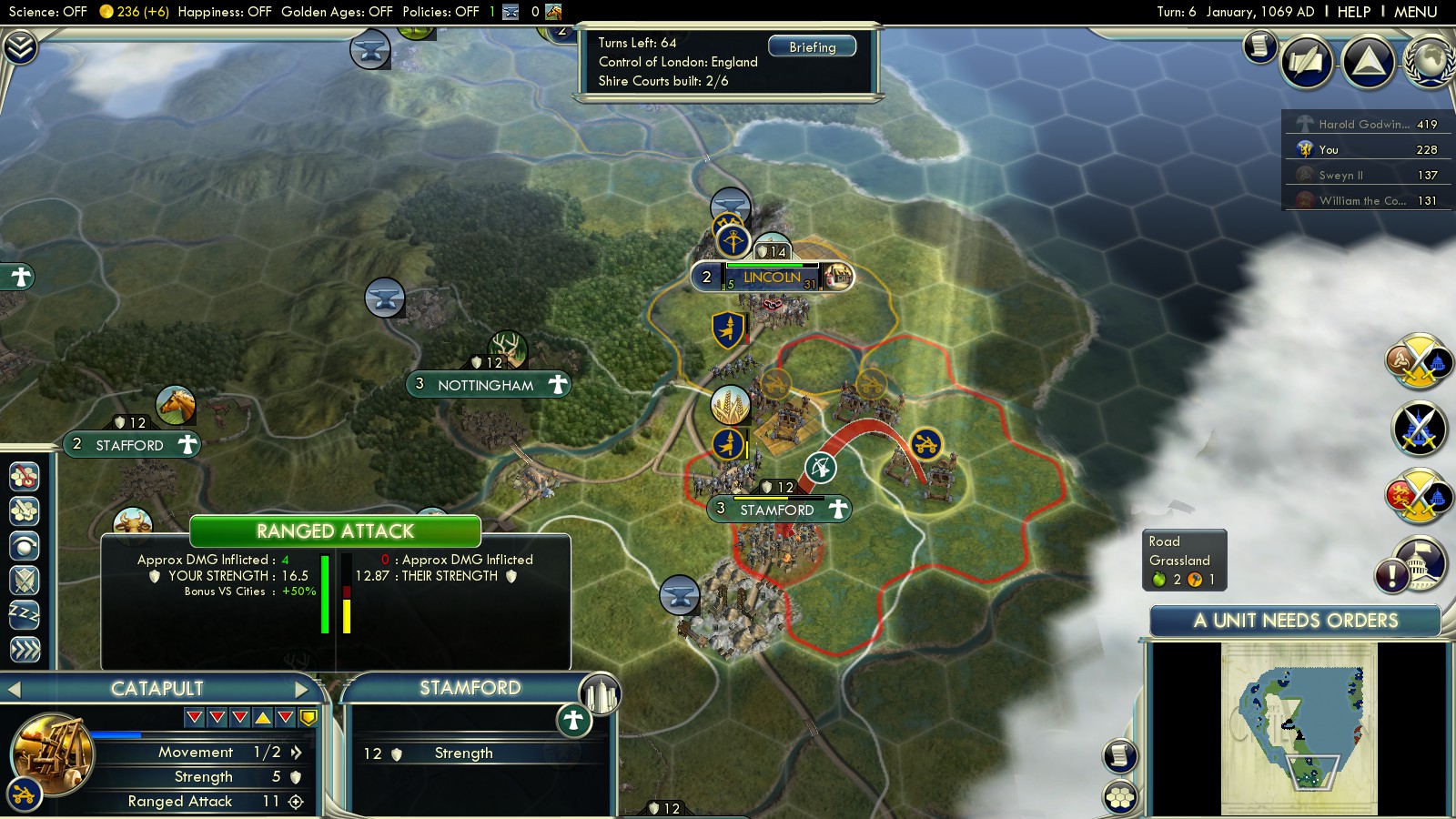Open the diplomacy globe overview
The image size is (1456, 819).
click(x=1430, y=61)
